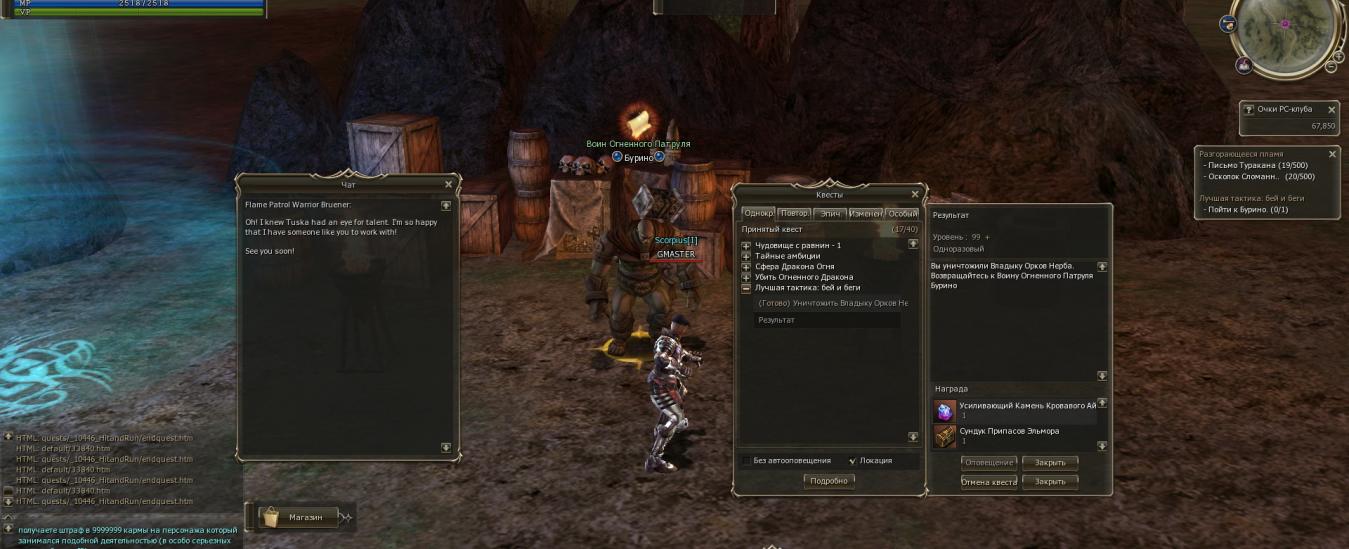Collapse the Лучшая тактика: бей и беги quest

pos(746,288)
